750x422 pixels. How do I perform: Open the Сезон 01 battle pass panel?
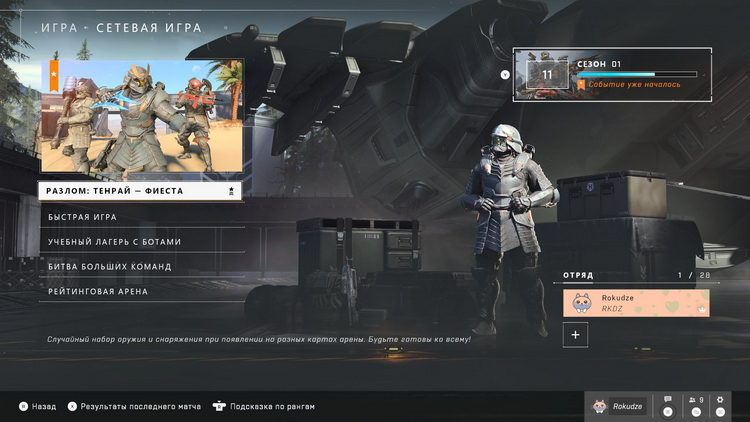(612, 74)
